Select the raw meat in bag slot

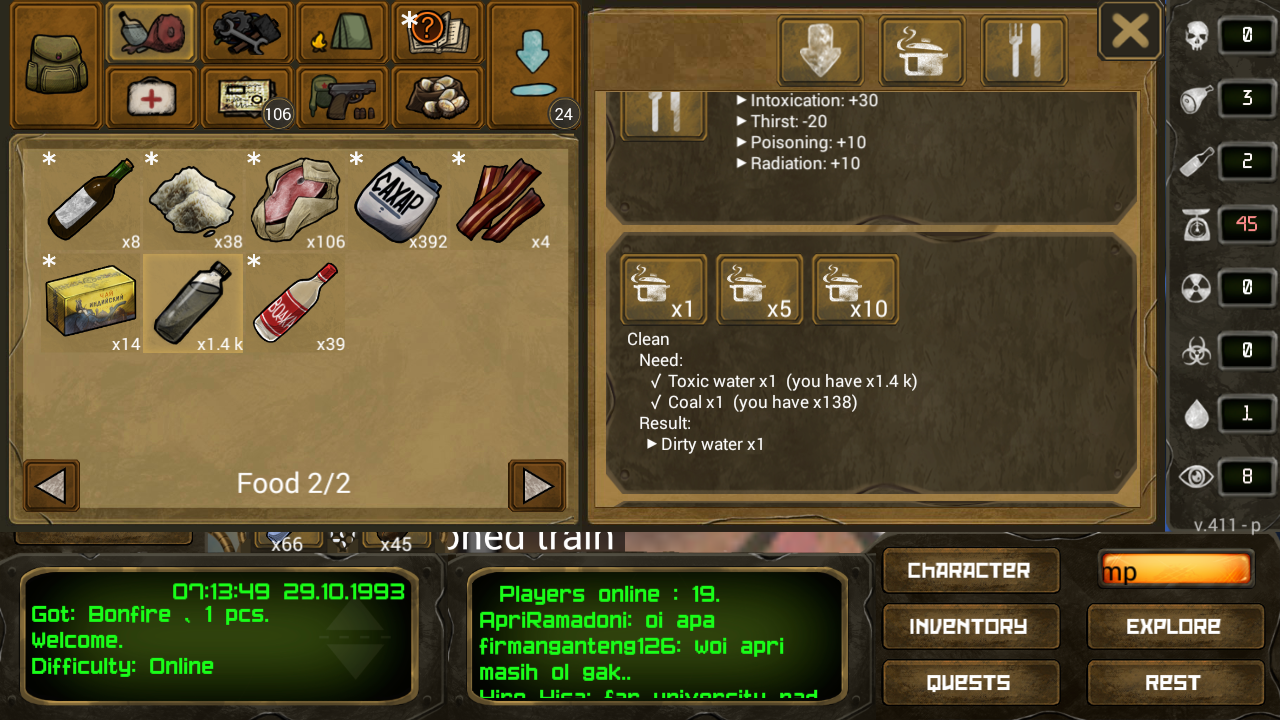point(296,200)
